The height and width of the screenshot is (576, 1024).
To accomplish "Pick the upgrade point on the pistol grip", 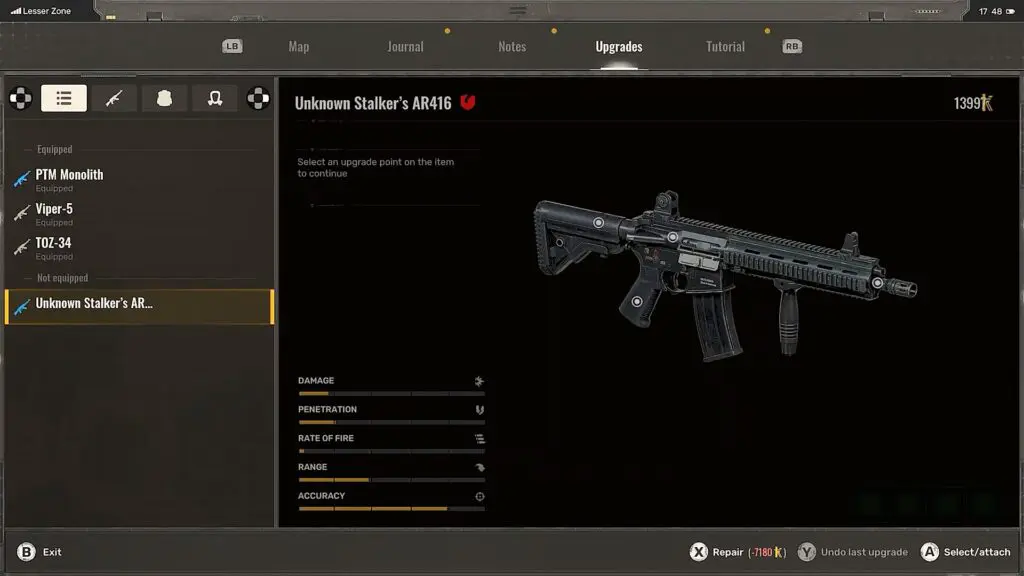I will pos(637,301).
